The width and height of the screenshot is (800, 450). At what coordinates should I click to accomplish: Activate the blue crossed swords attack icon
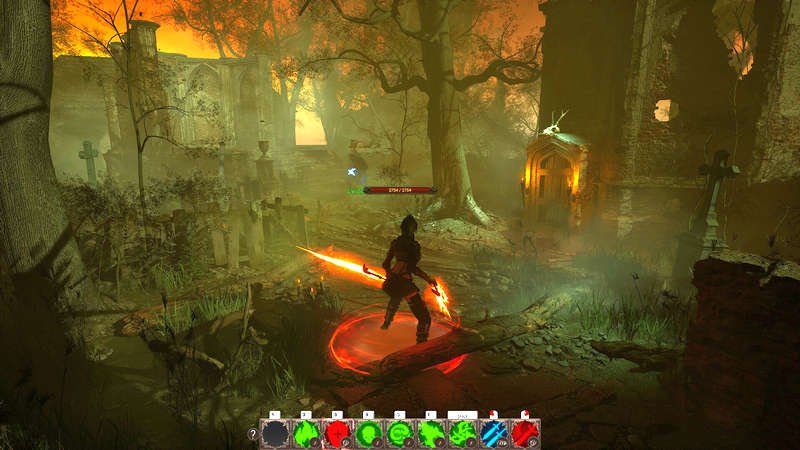tap(494, 433)
